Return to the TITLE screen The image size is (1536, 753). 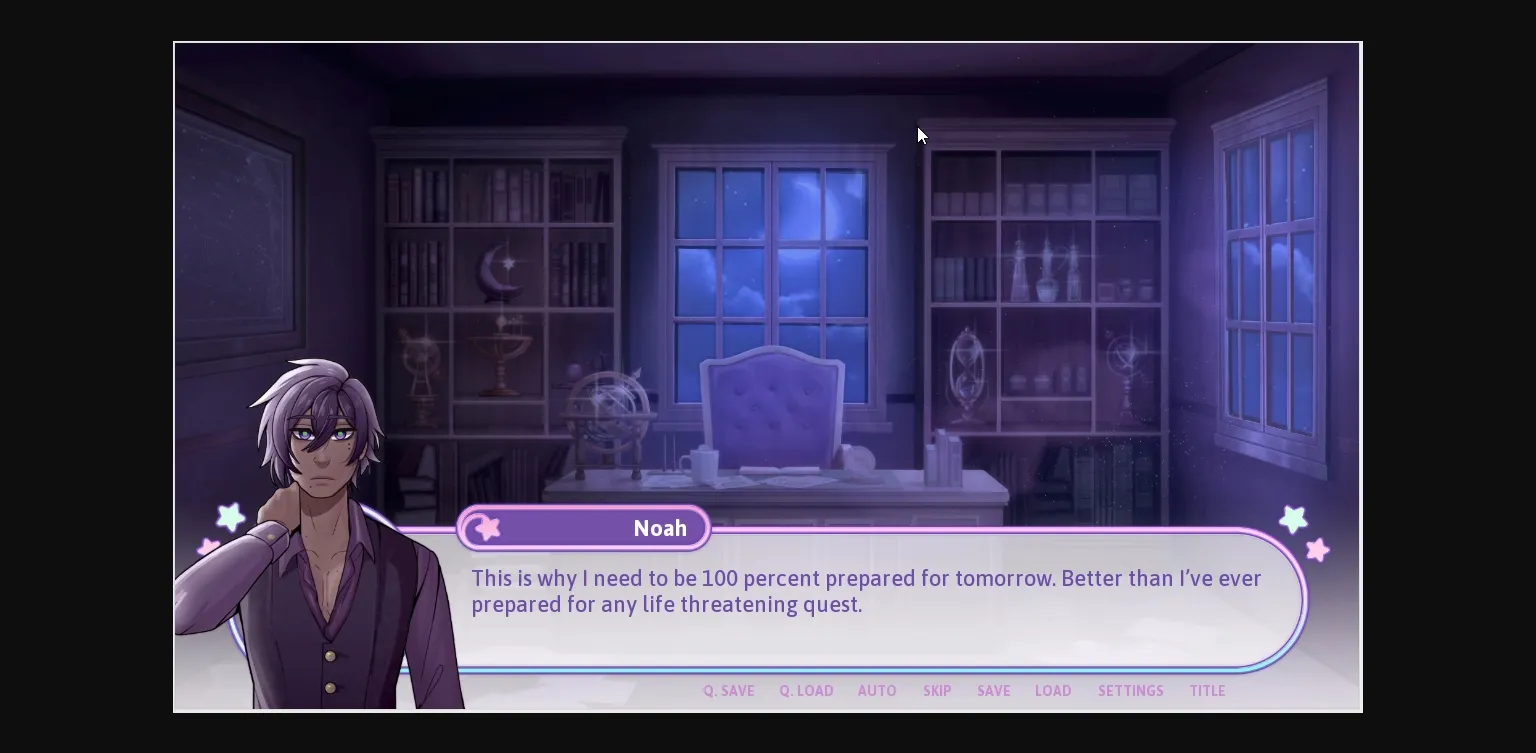(1207, 691)
